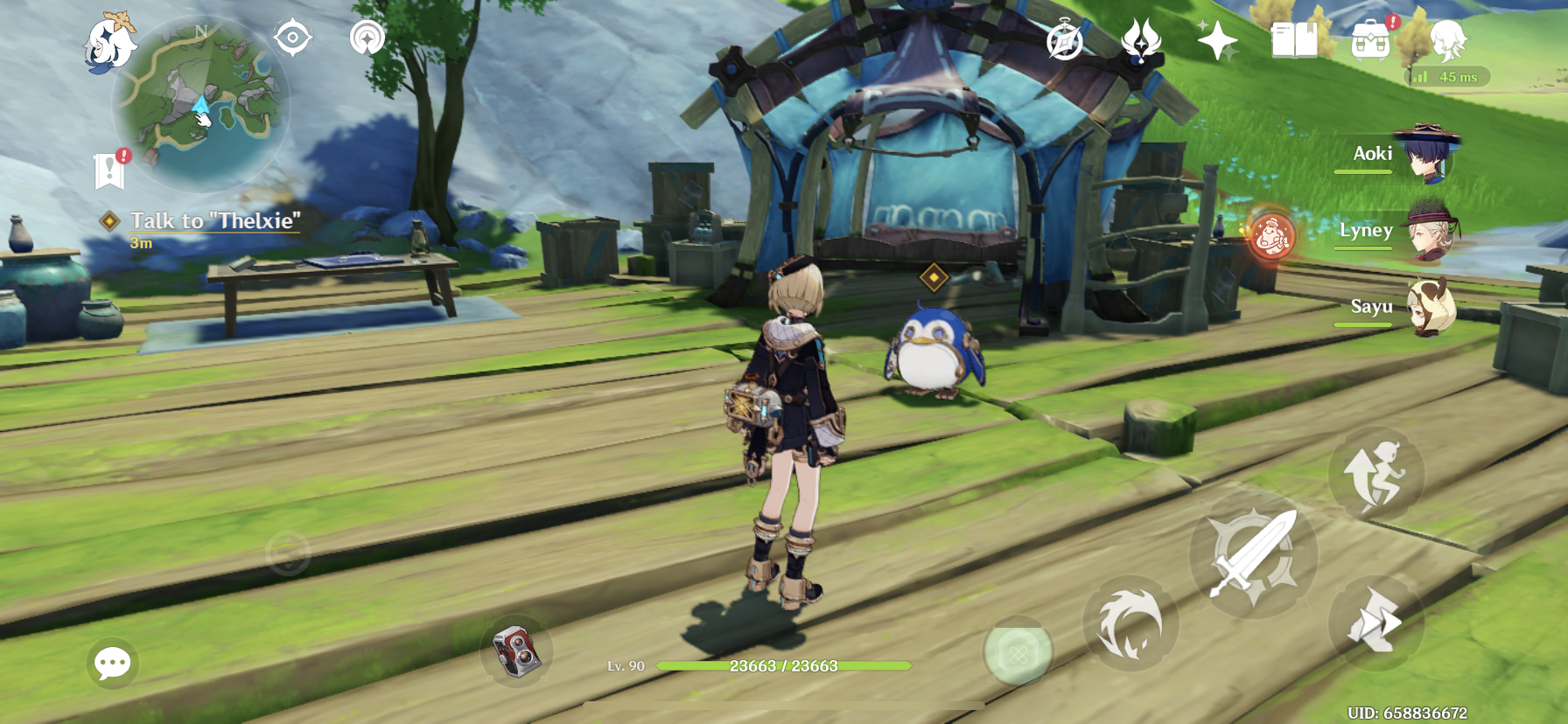
Task: Use the Kamera gadget
Action: [x=516, y=651]
